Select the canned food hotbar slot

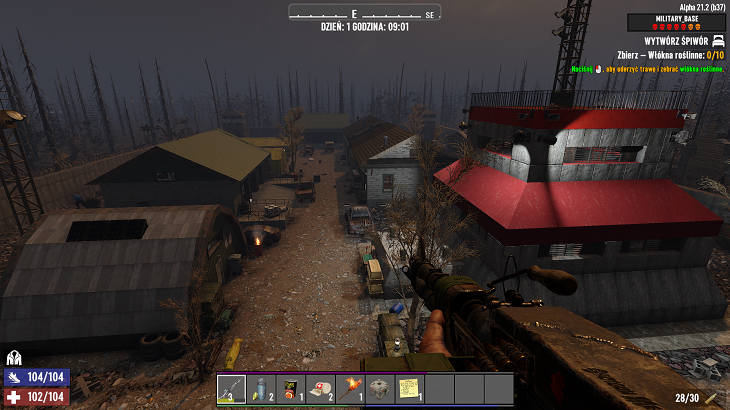291,389
